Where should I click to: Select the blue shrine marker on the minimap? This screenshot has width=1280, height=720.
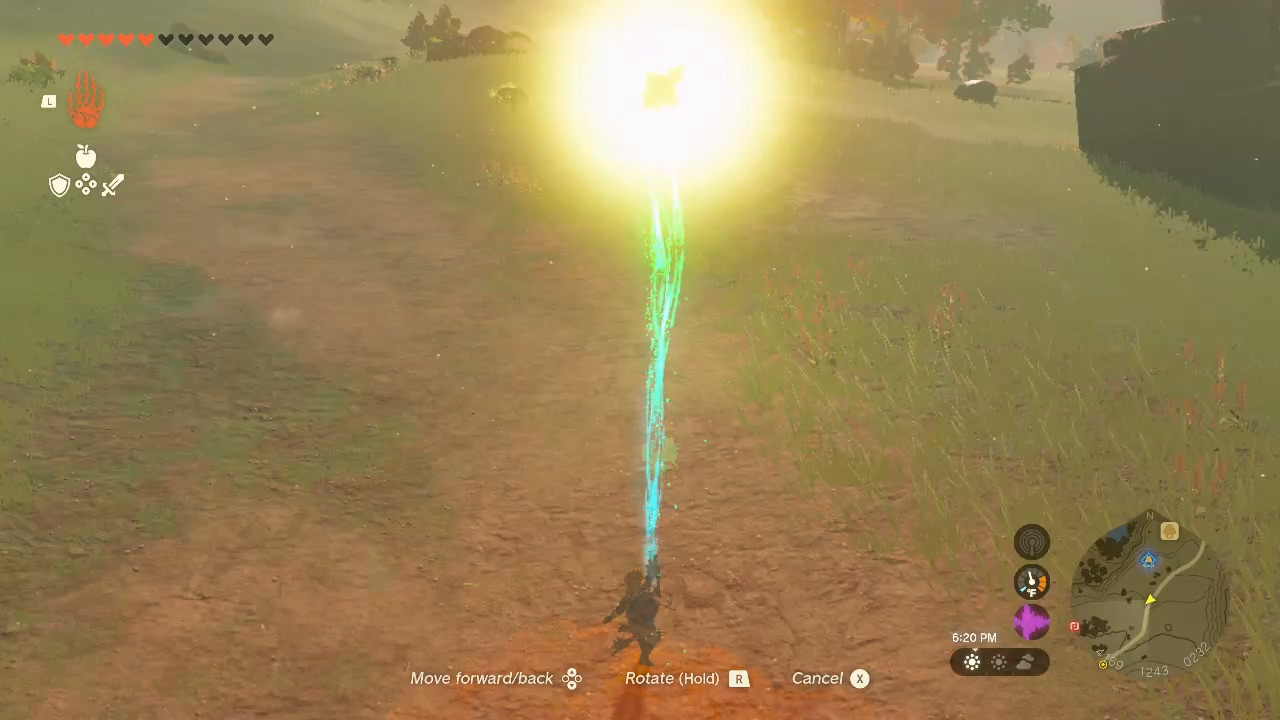(1147, 560)
